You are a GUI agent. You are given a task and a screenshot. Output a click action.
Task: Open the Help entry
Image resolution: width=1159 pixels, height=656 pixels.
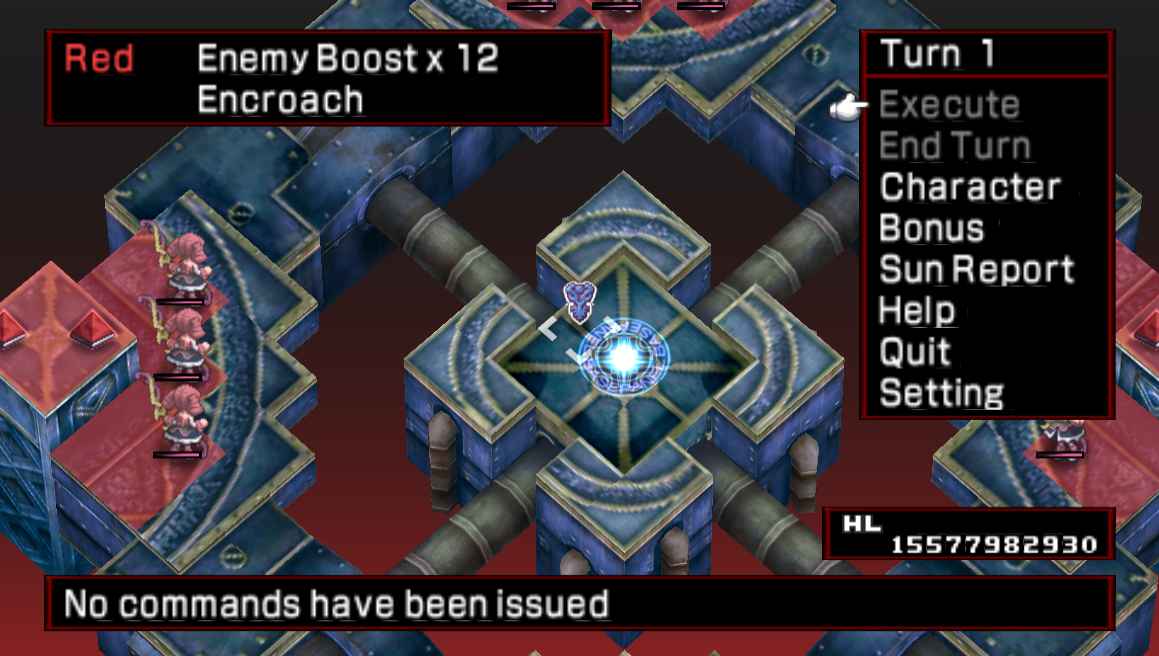click(917, 311)
